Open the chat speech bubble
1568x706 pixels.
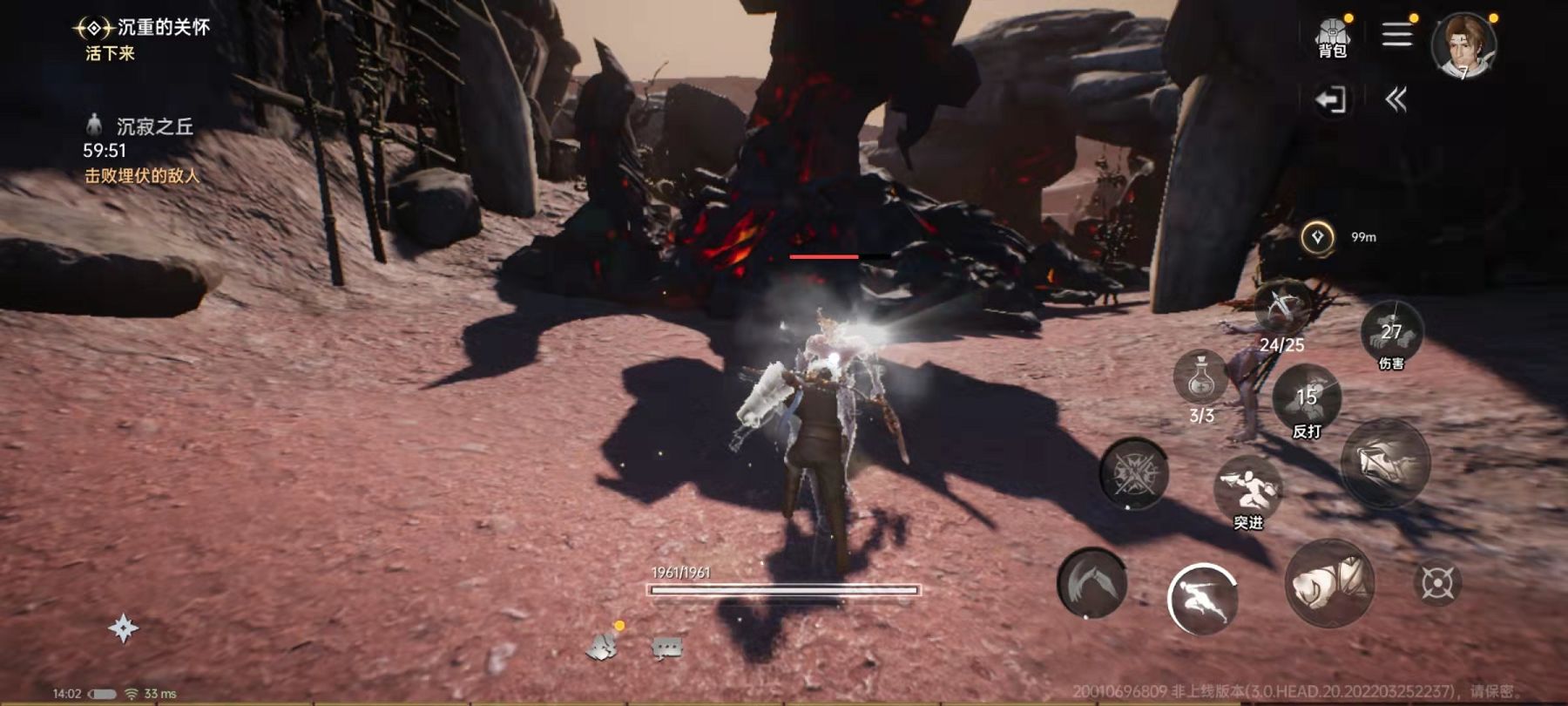click(x=666, y=648)
